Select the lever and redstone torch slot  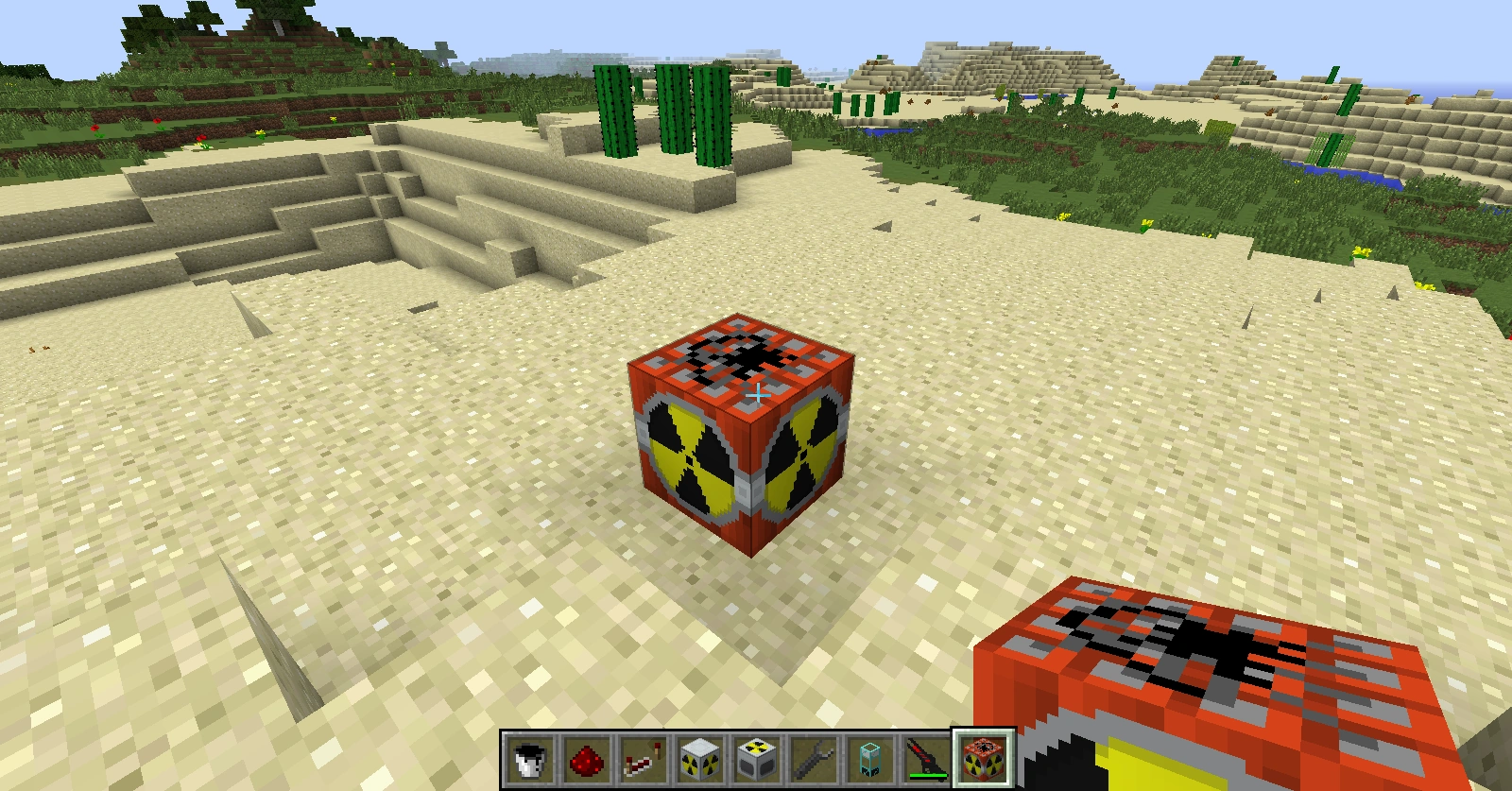641,759
